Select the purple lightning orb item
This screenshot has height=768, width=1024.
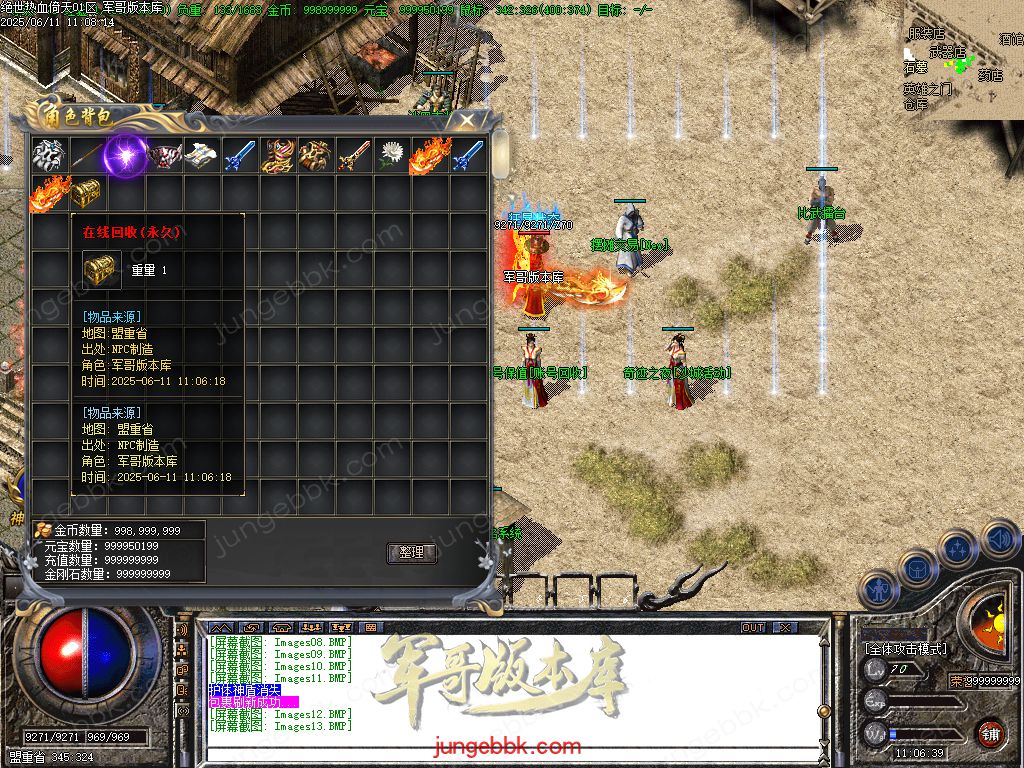pos(126,155)
